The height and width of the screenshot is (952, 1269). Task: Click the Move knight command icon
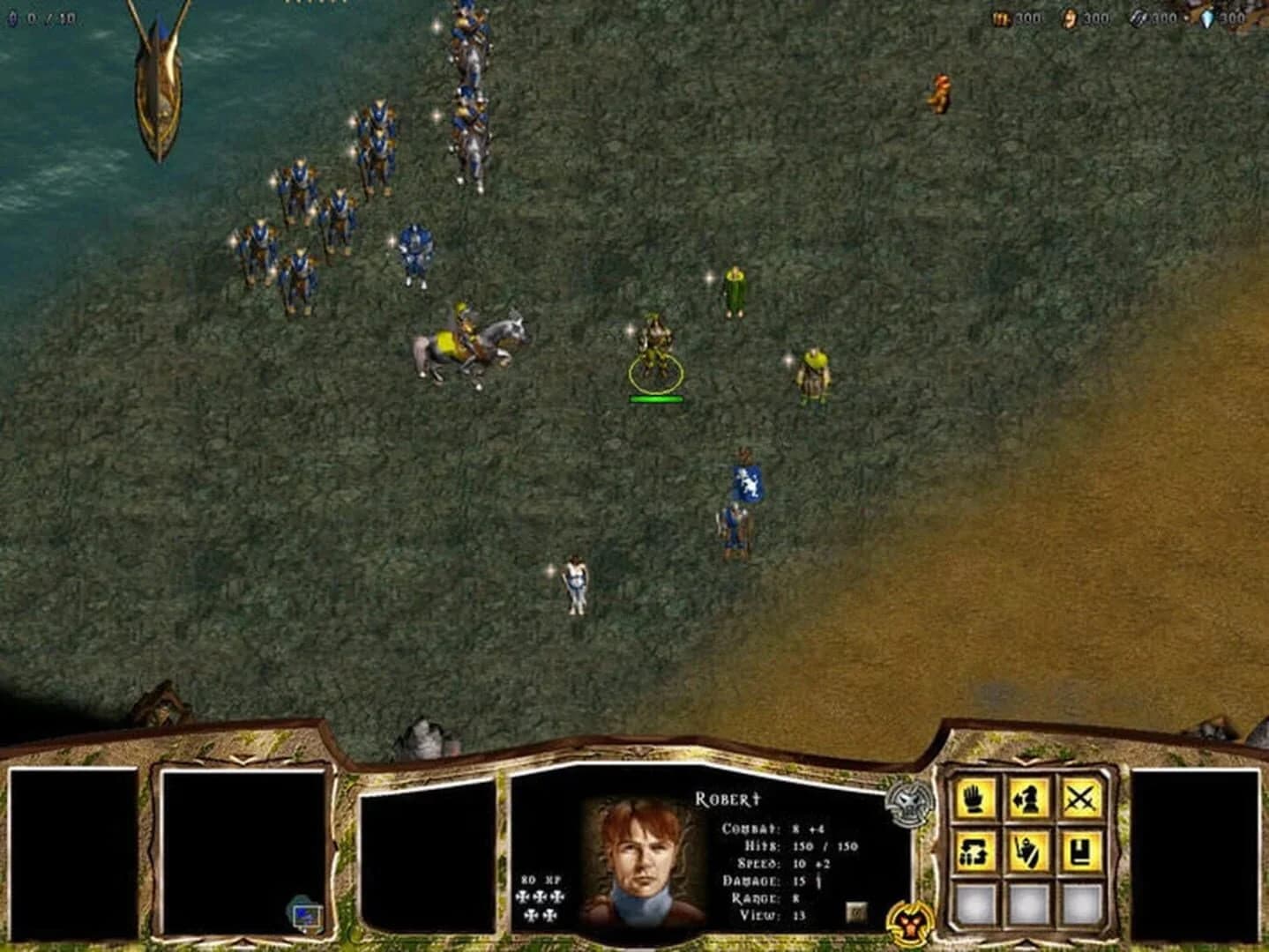point(1028,800)
